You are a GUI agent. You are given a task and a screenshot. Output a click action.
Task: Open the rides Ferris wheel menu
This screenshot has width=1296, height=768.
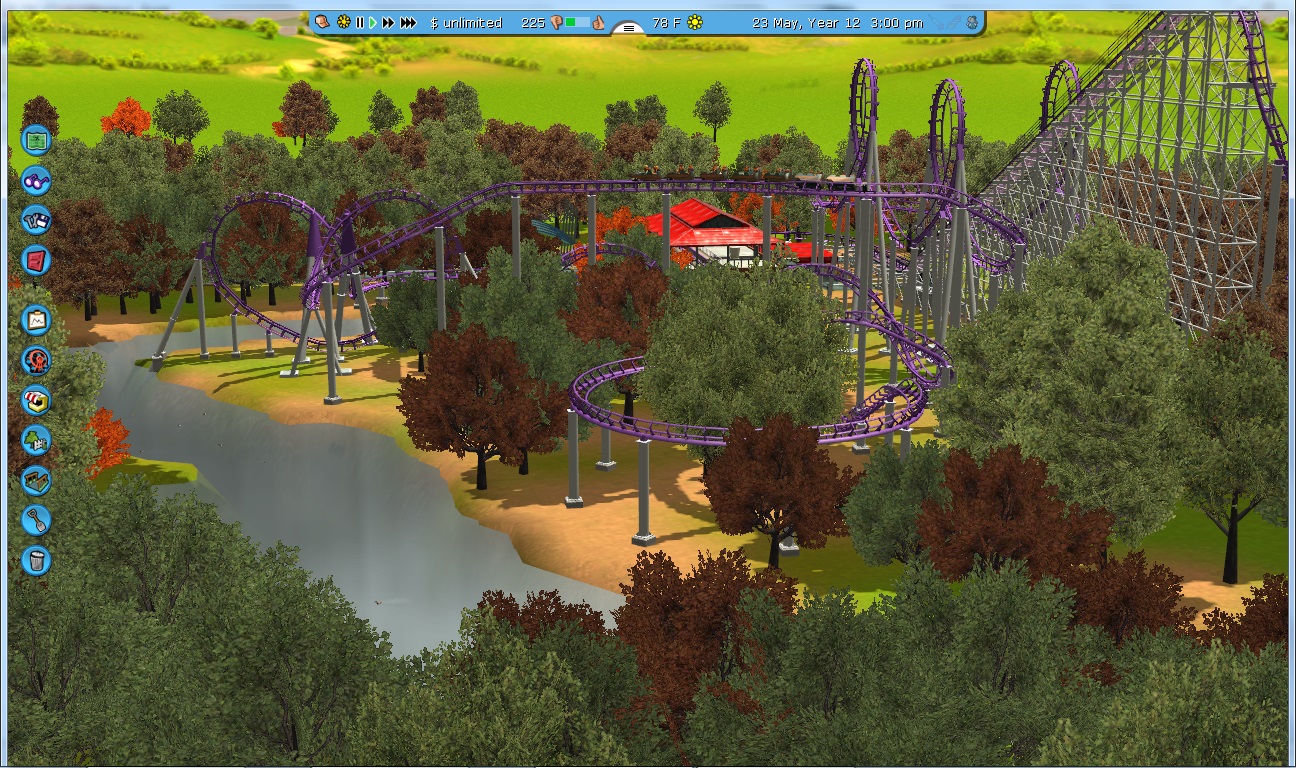point(36,360)
